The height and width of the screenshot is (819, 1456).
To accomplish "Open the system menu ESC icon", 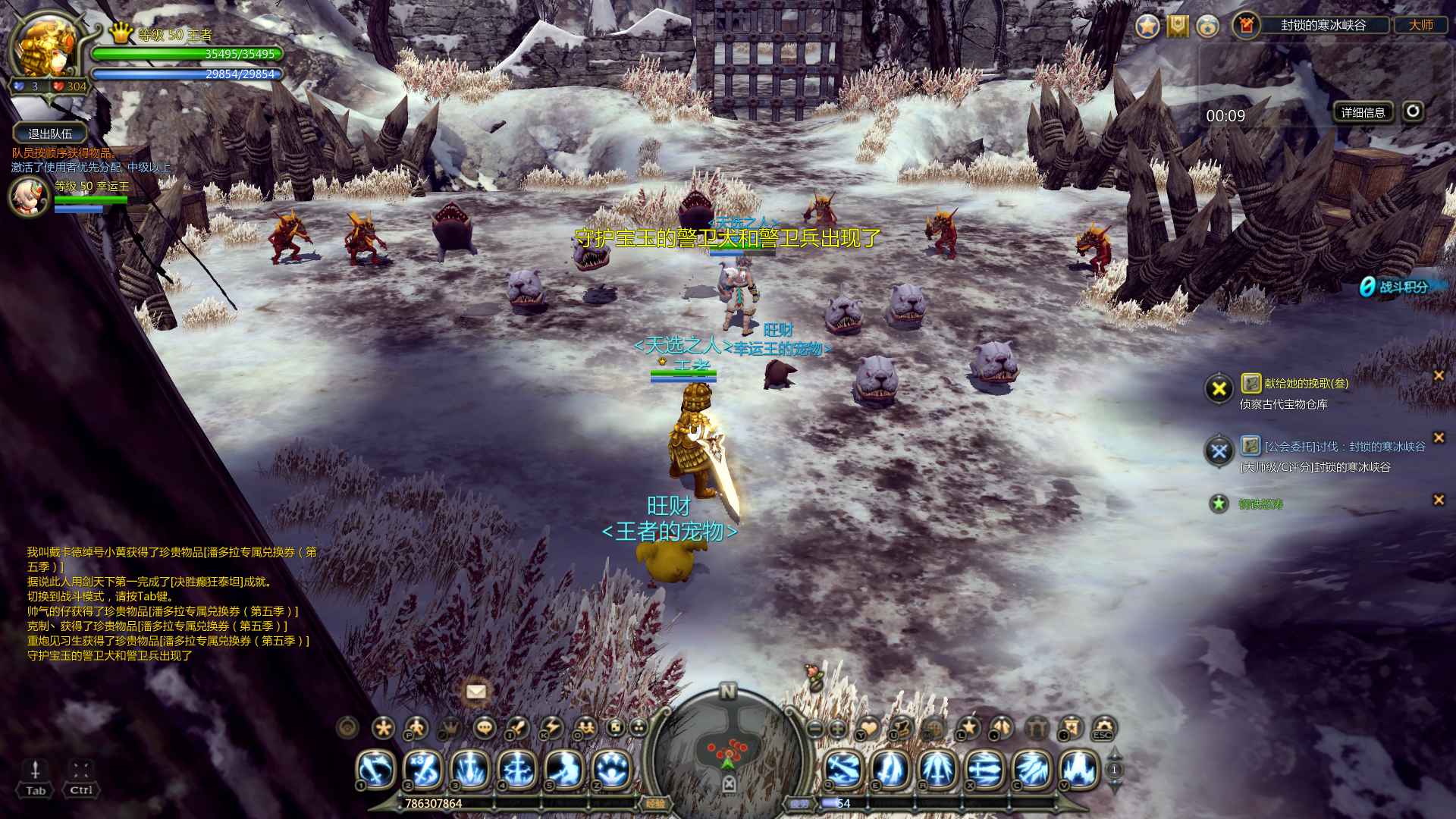I will pyautogui.click(x=1102, y=729).
